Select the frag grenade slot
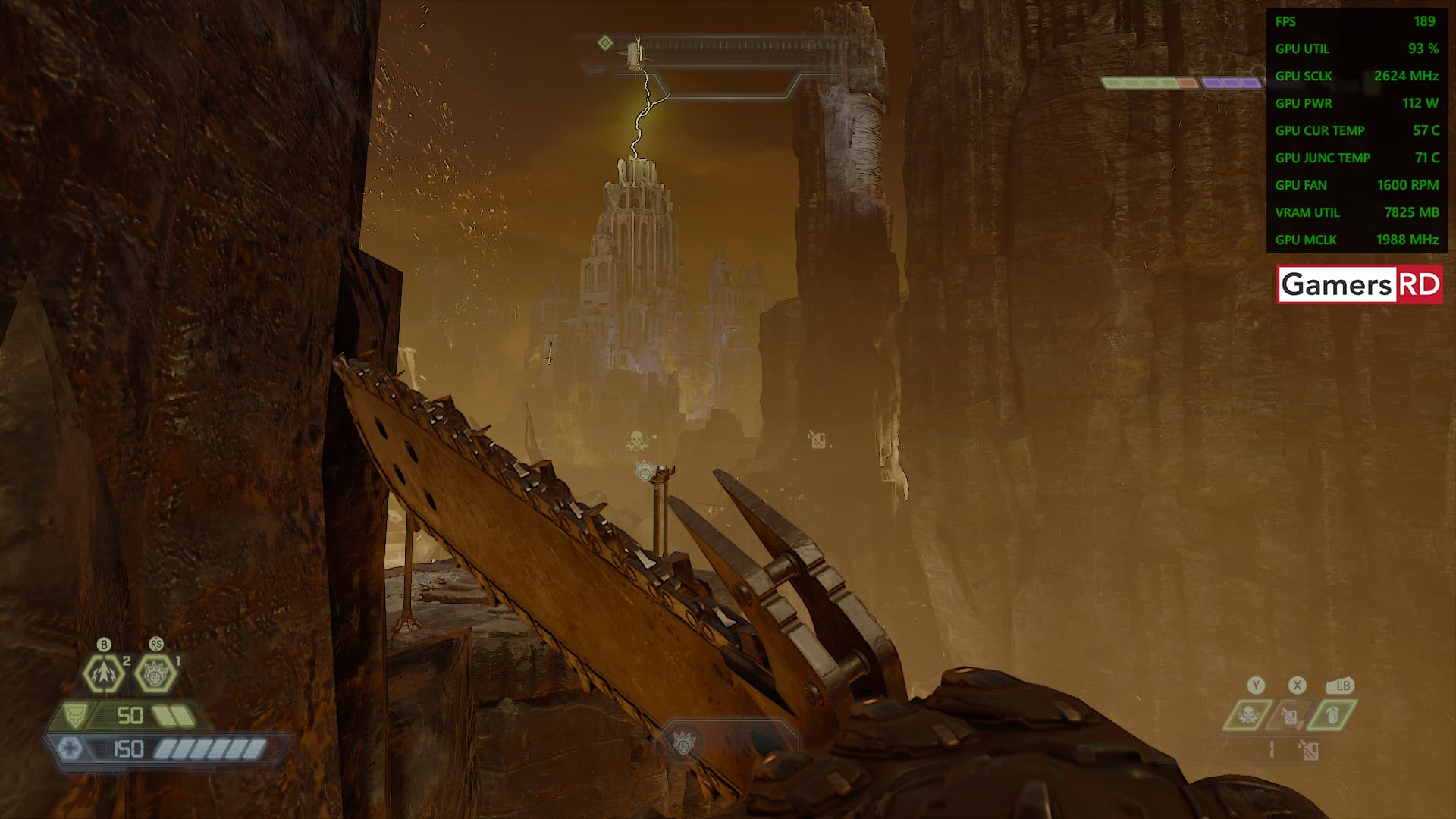The image size is (1456, 819). (x=1334, y=714)
